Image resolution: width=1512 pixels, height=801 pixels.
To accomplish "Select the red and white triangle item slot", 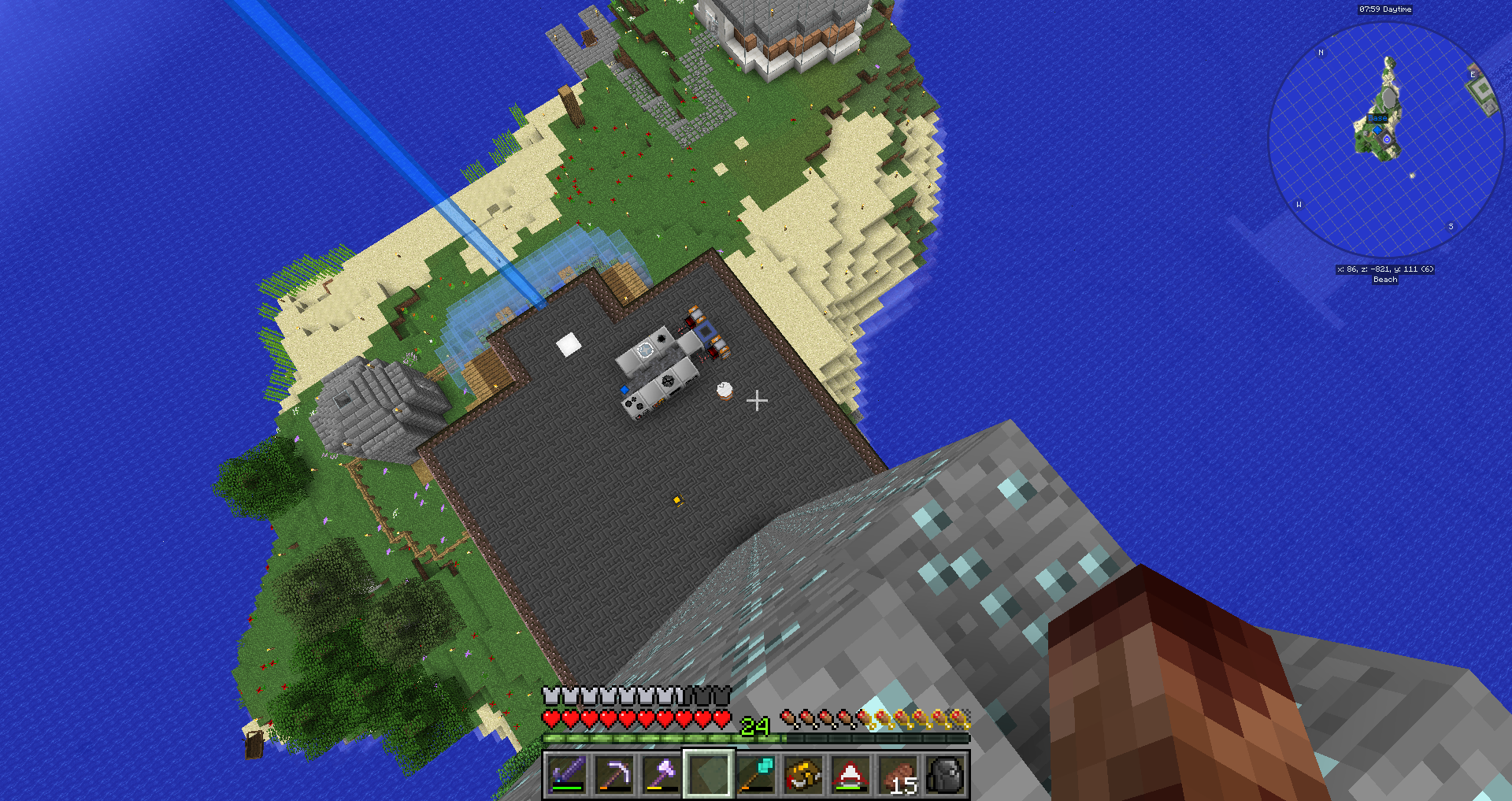I will [850, 774].
